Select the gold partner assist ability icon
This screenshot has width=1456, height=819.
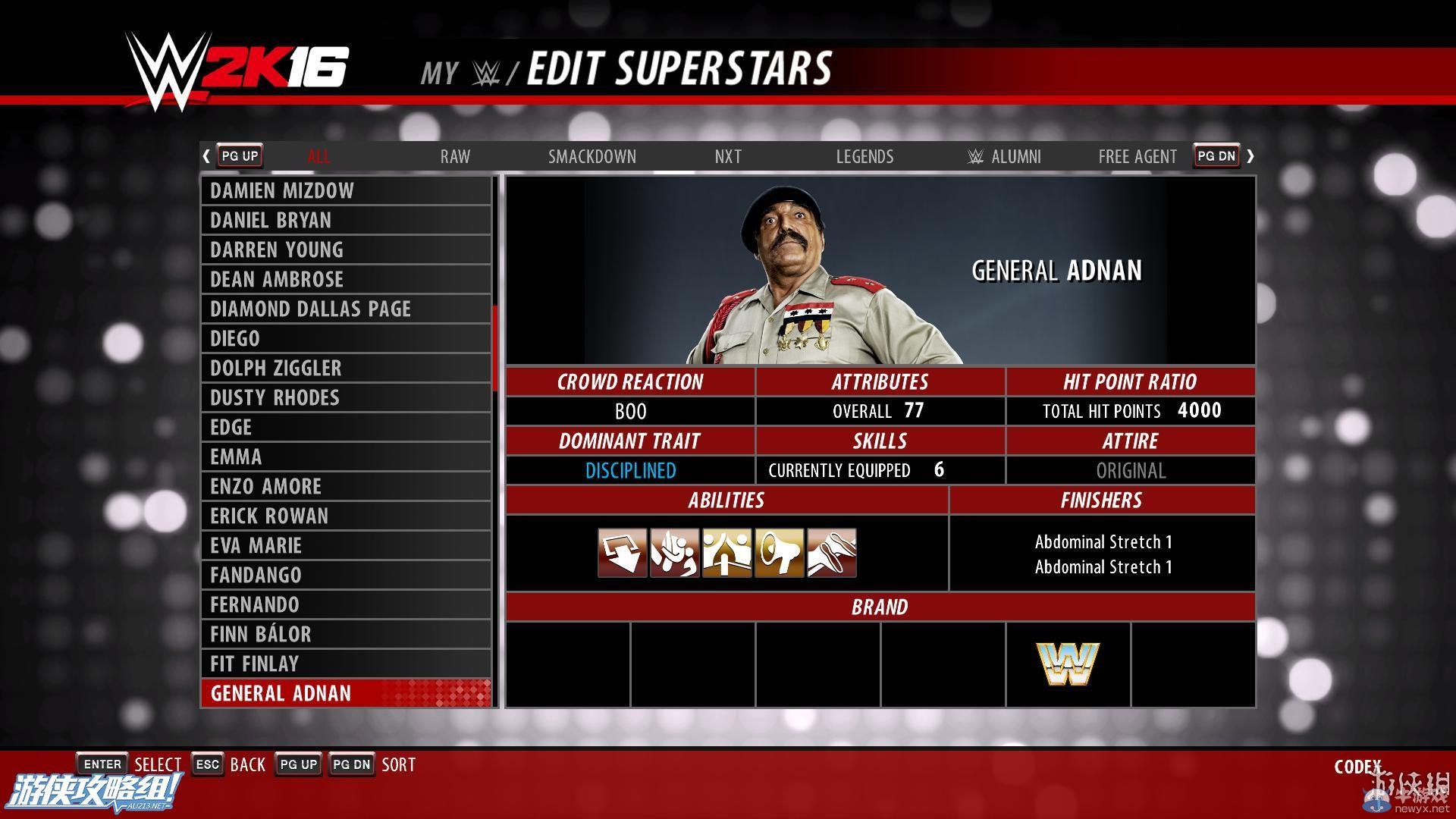point(726,553)
